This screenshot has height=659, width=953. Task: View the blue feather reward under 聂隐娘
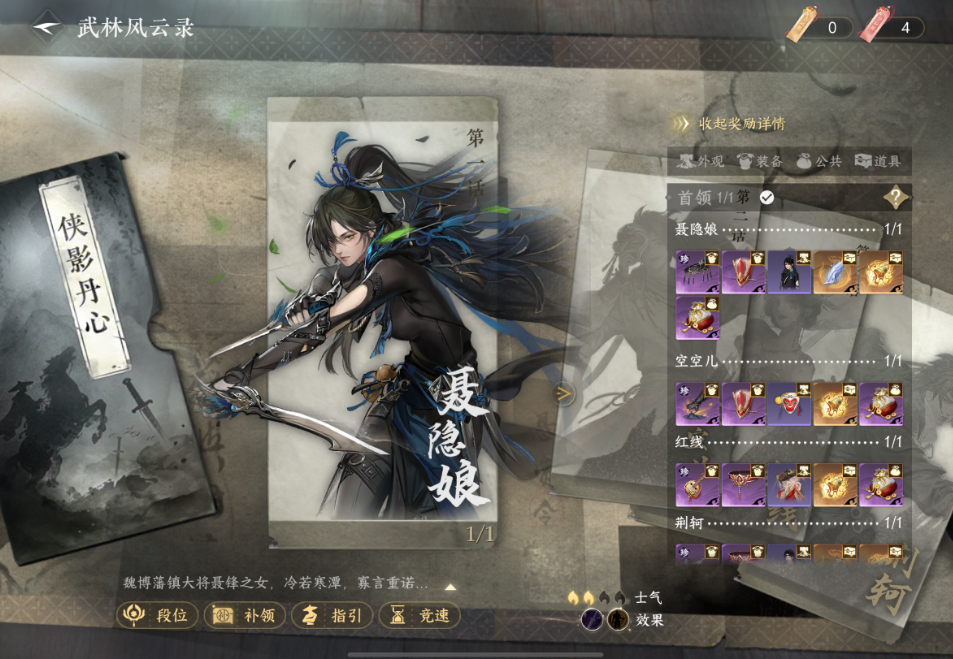[x=835, y=272]
